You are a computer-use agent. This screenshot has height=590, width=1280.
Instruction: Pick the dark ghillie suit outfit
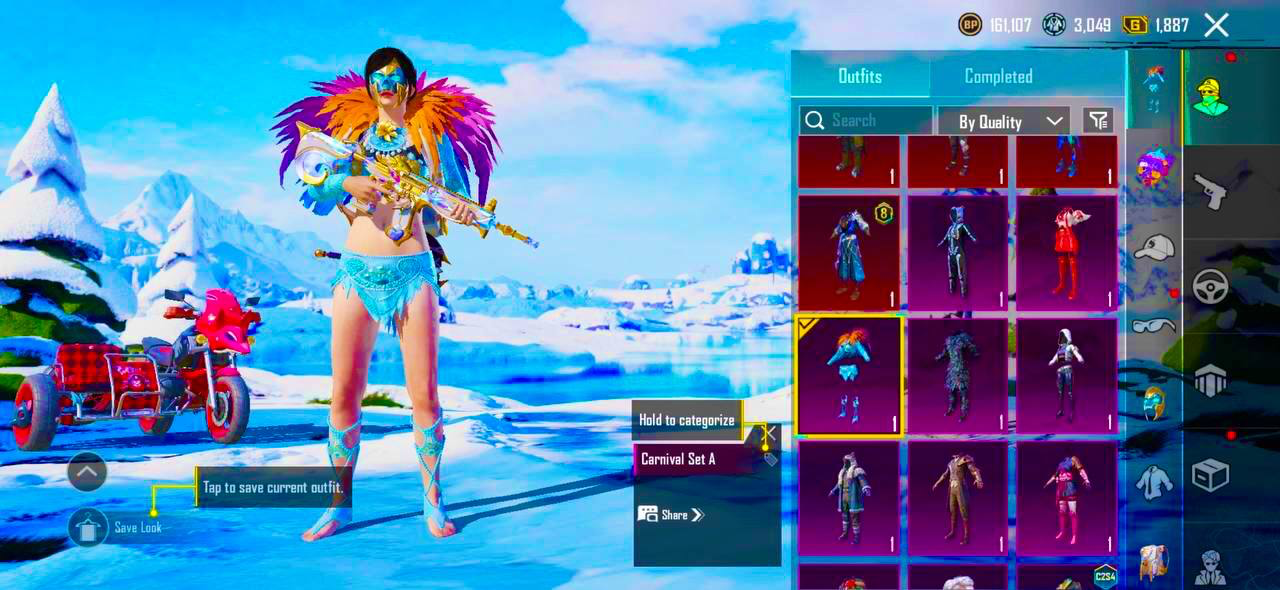pos(957,376)
